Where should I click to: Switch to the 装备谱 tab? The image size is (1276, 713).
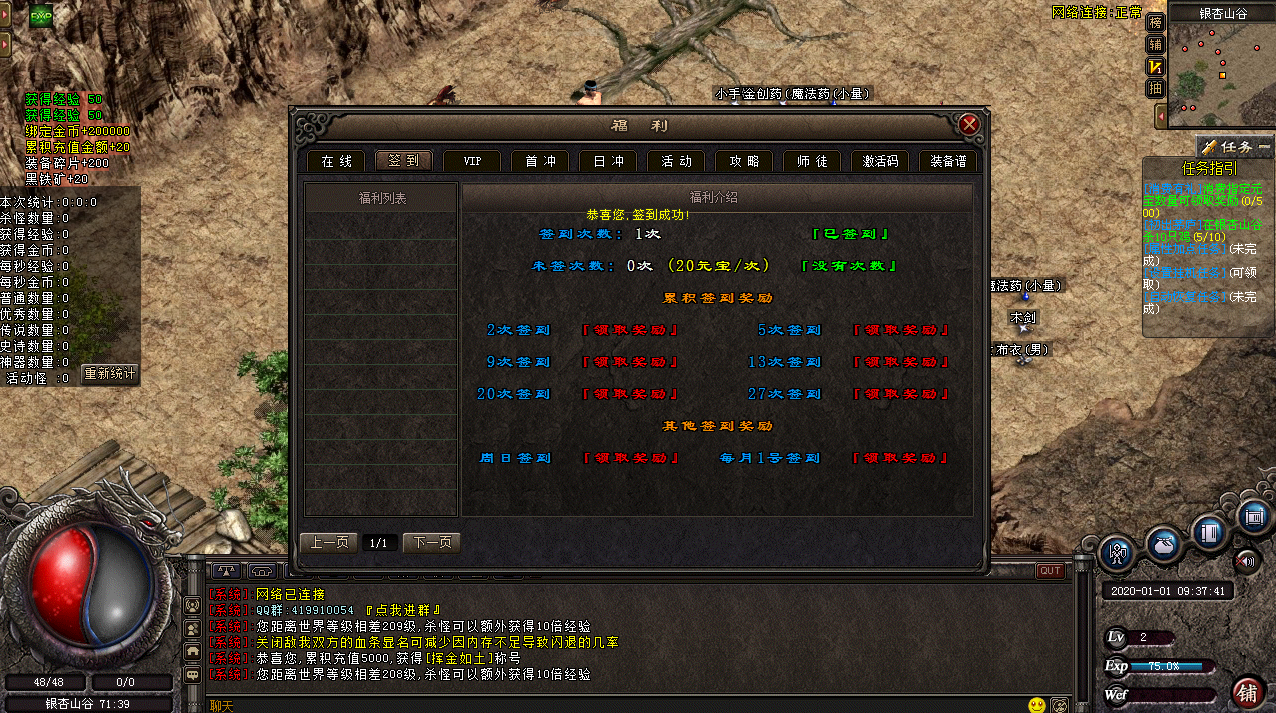[x=947, y=161]
